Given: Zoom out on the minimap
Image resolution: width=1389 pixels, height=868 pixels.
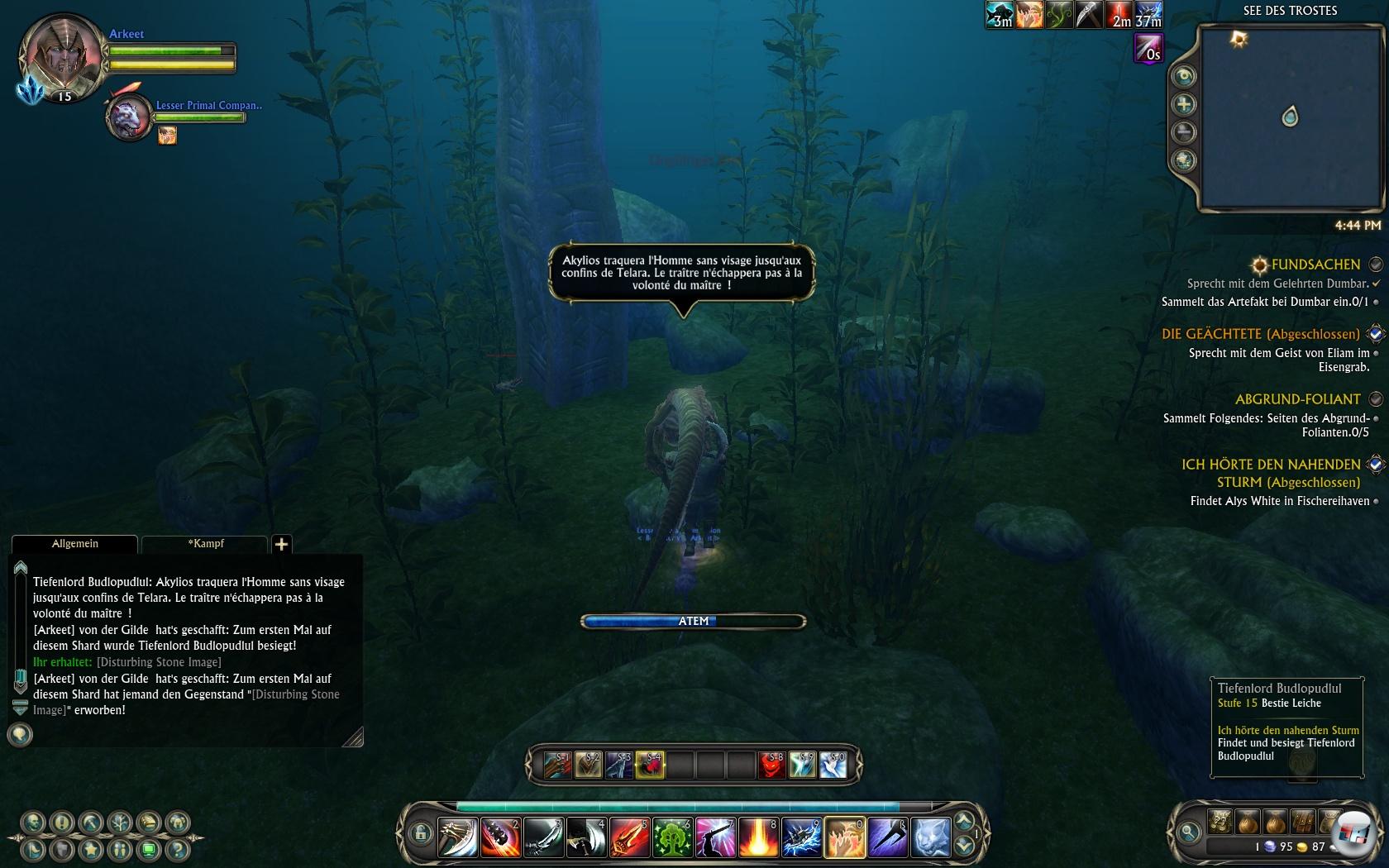Looking at the screenshot, I should point(1184,132).
